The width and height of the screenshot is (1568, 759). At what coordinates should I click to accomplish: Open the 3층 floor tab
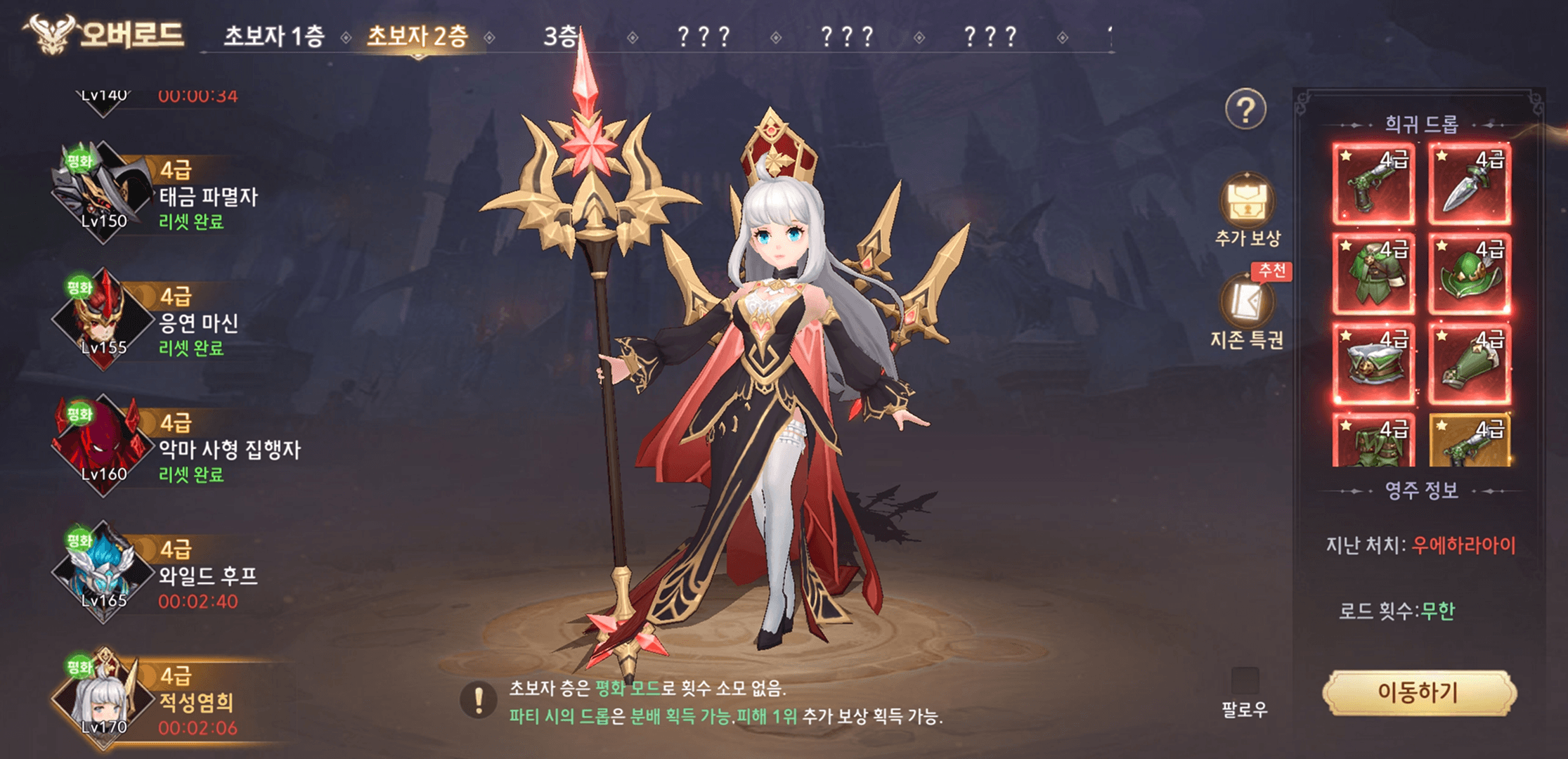pos(560,36)
